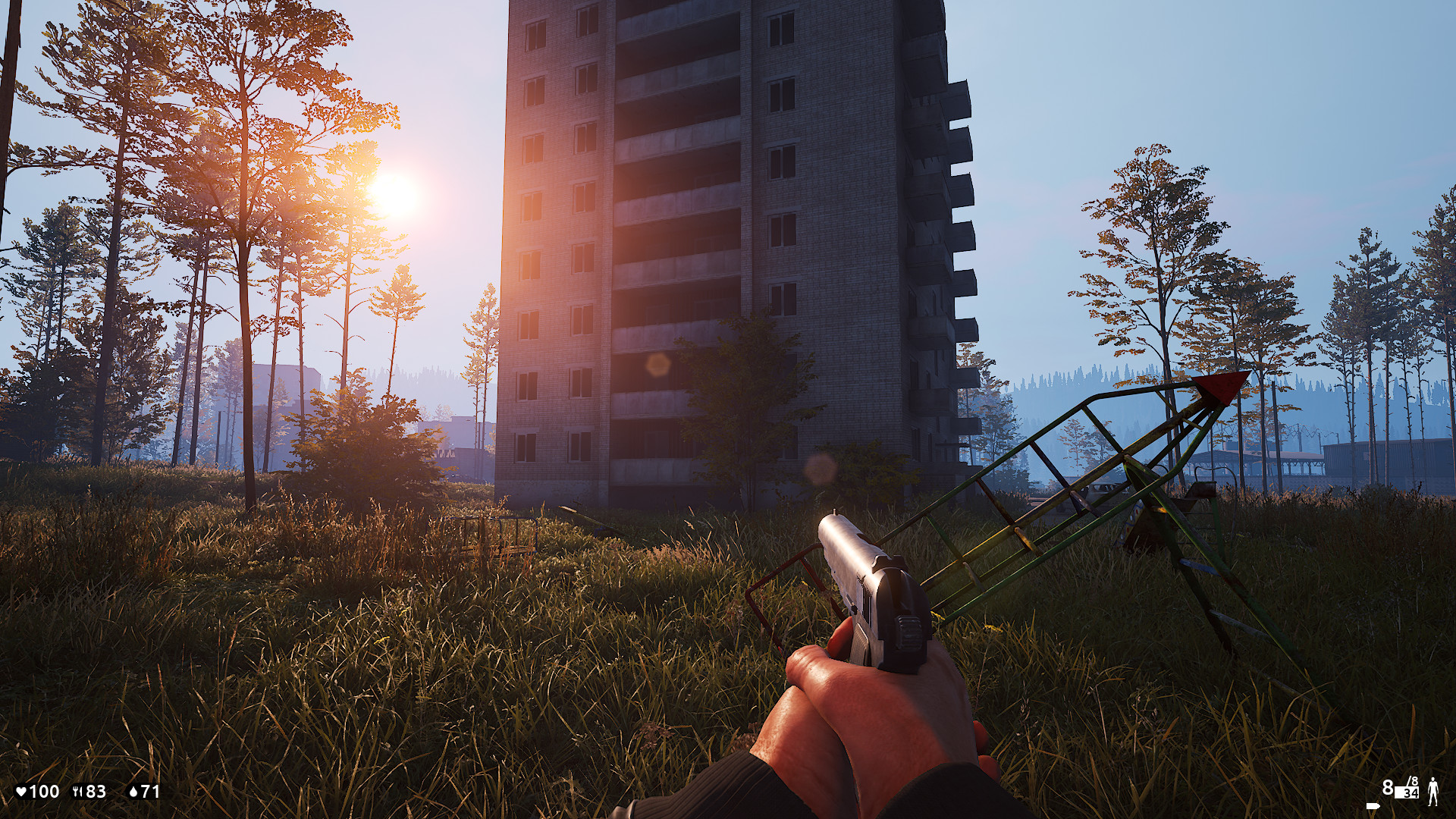
Task: Click the water droplet thirst icon
Action: point(134,792)
